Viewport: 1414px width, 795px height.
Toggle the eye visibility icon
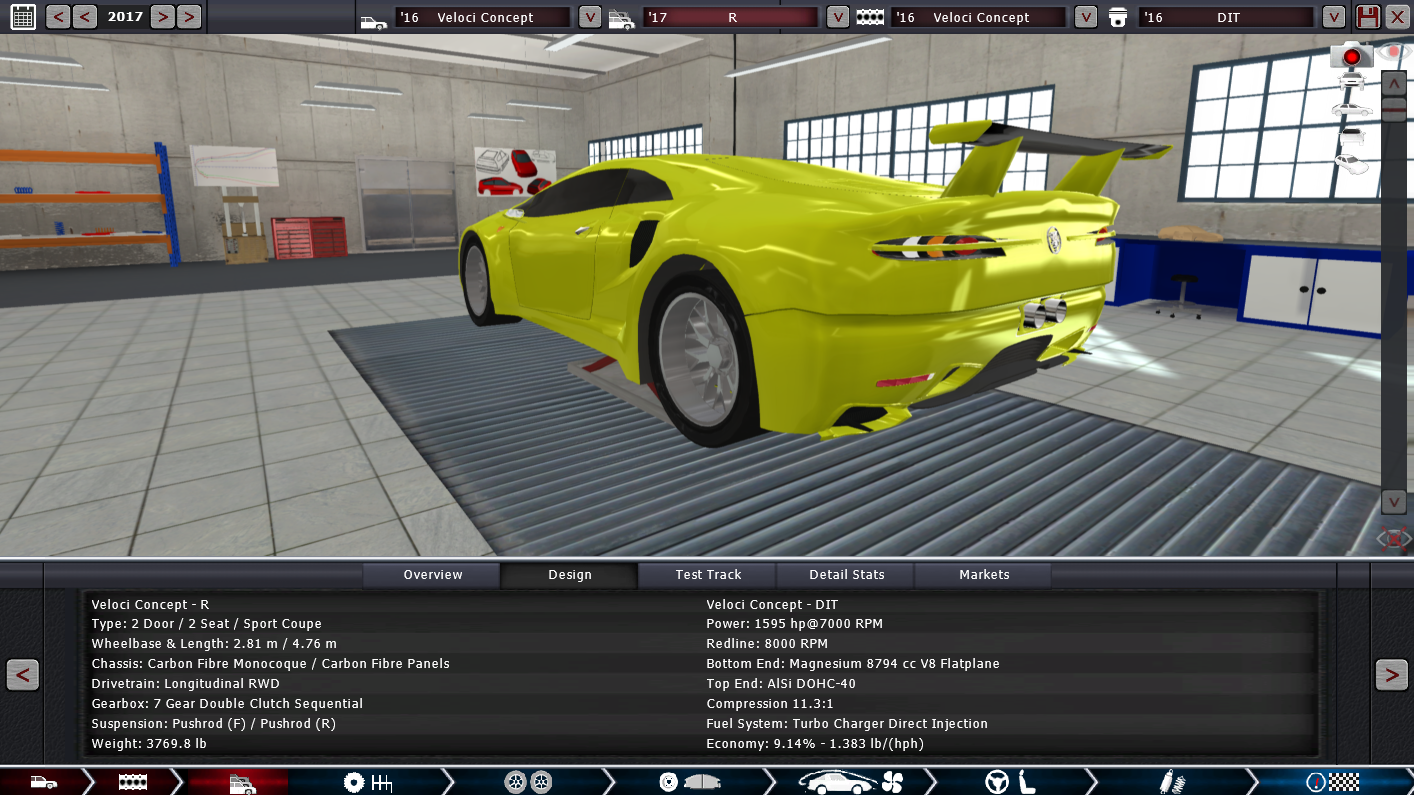click(x=1393, y=50)
